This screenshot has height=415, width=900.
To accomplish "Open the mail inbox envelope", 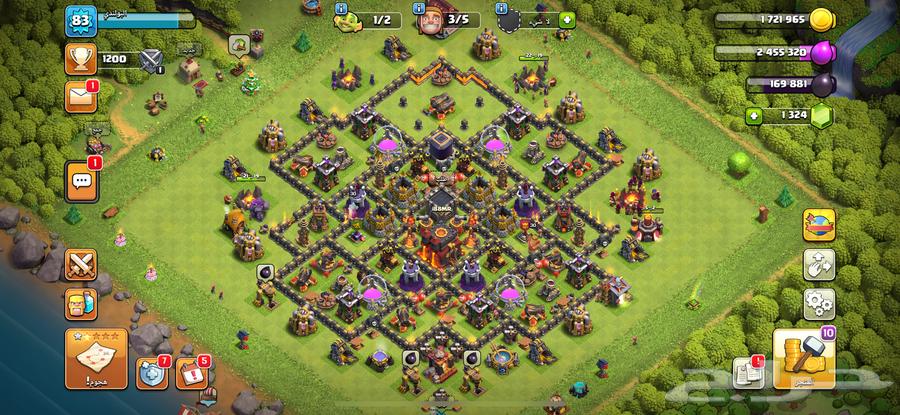I will pos(80,97).
